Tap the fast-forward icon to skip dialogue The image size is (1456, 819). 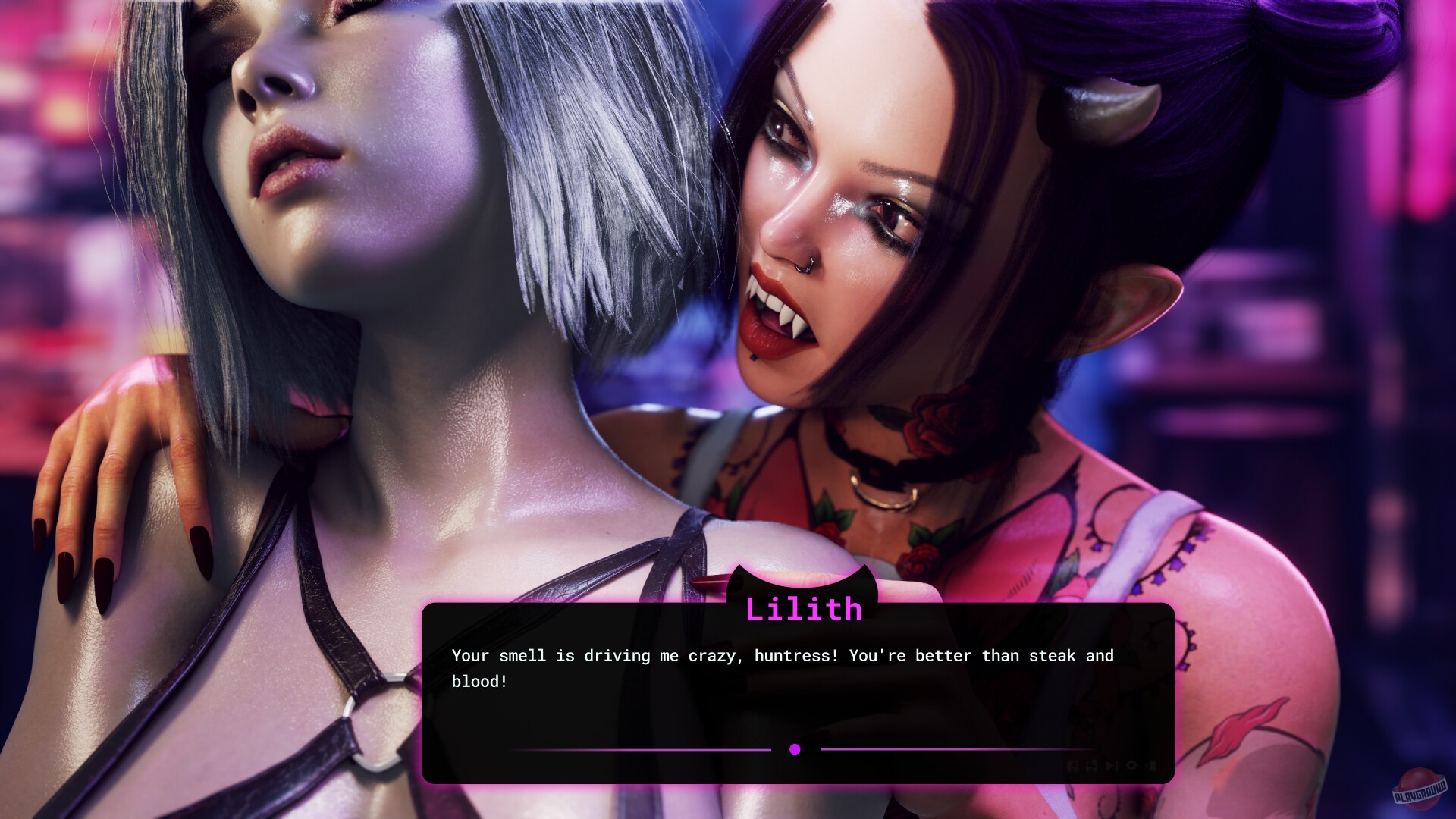pos(1111,766)
